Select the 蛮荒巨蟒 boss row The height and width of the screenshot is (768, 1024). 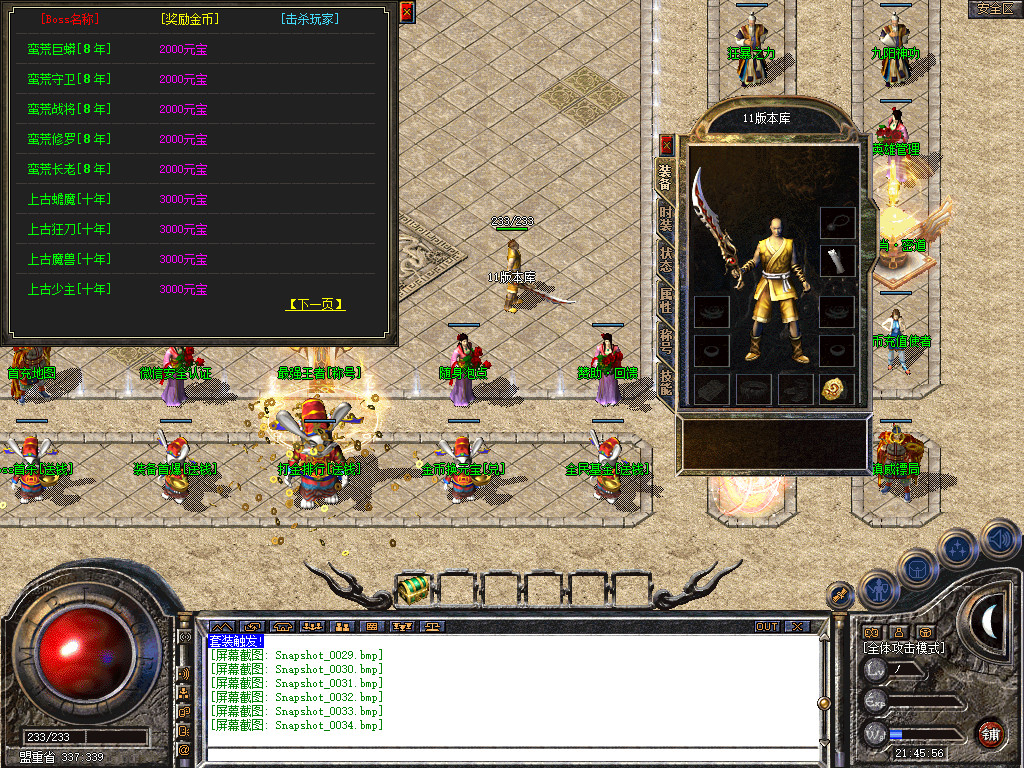click(69, 49)
